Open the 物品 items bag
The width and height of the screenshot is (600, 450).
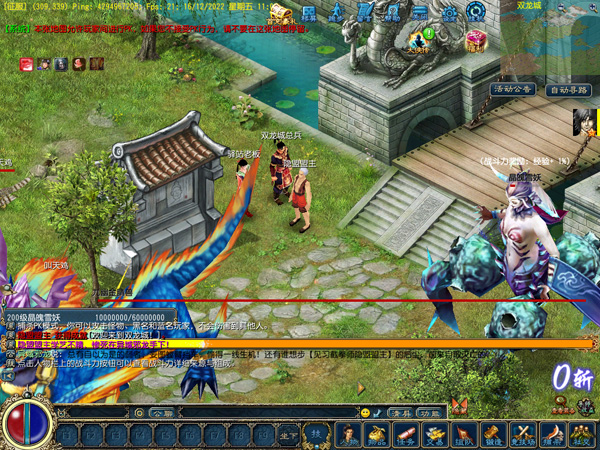pyautogui.click(x=378, y=435)
